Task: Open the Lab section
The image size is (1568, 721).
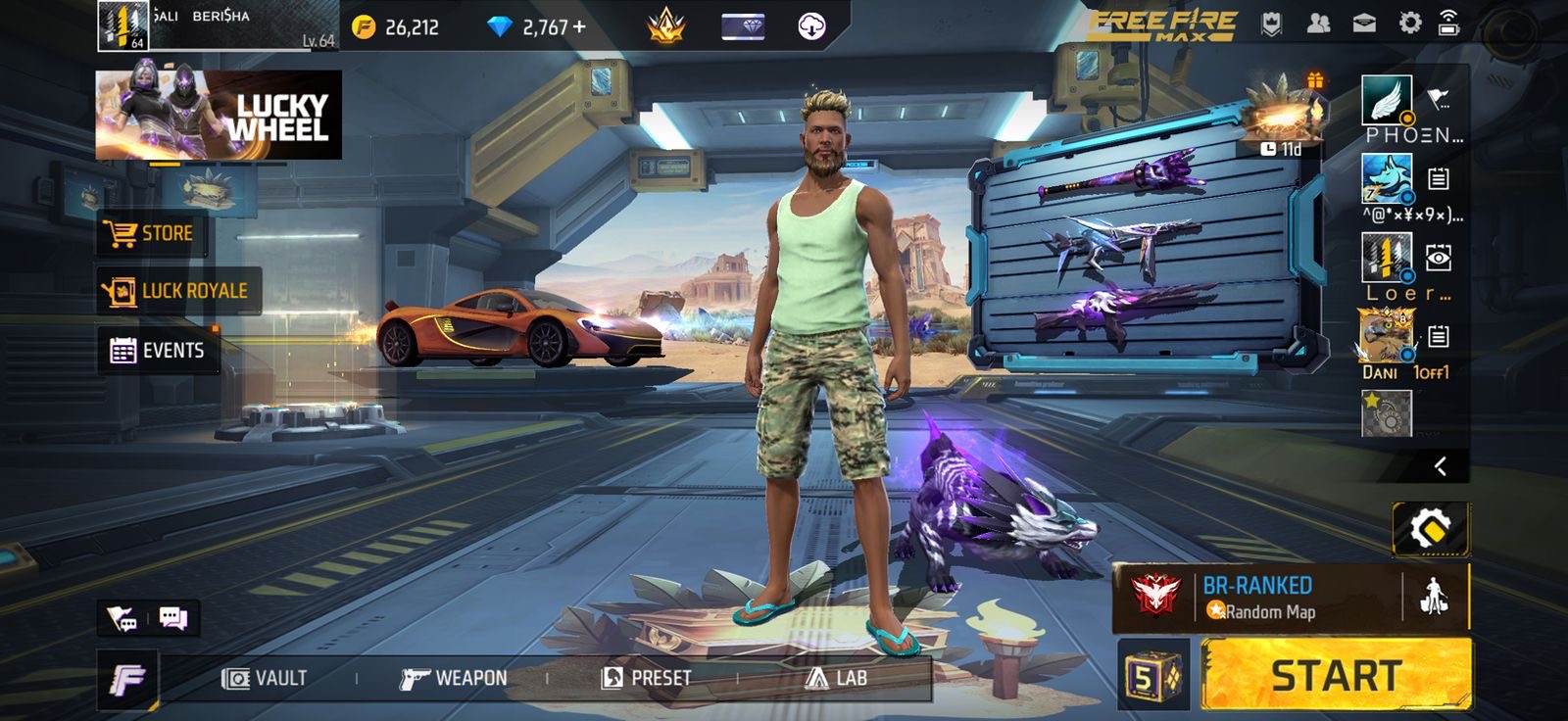Action: (x=836, y=678)
